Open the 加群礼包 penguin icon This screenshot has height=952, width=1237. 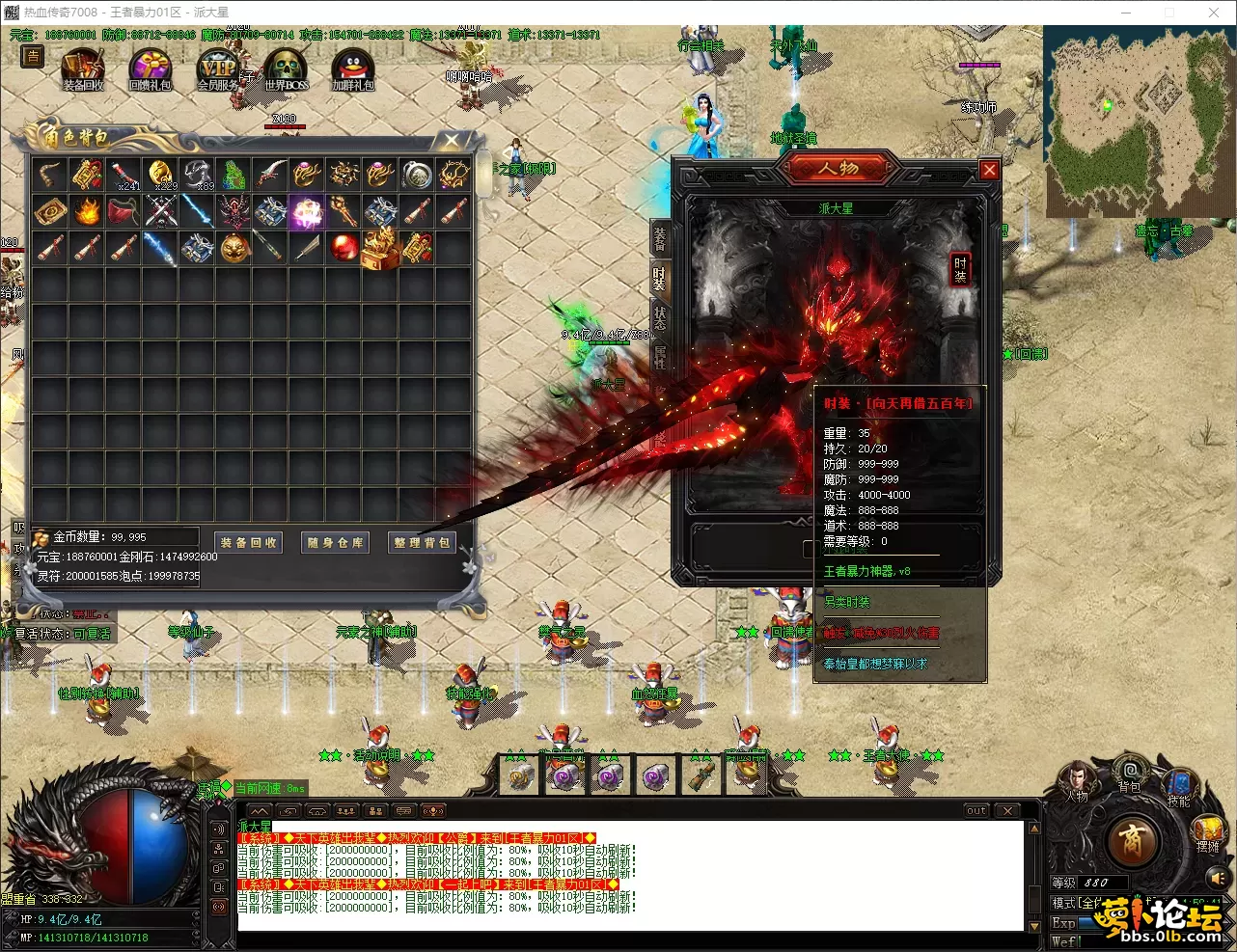[x=352, y=70]
